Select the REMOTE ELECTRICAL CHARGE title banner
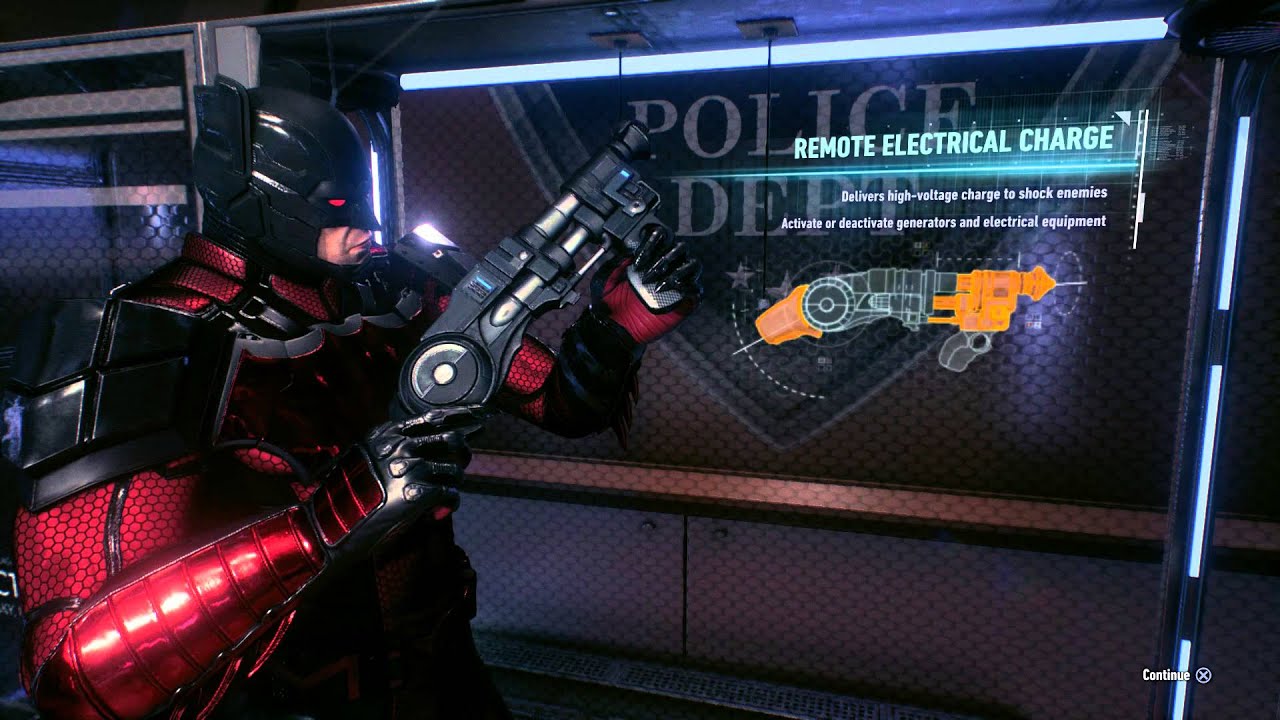The height and width of the screenshot is (720, 1280). [960, 146]
